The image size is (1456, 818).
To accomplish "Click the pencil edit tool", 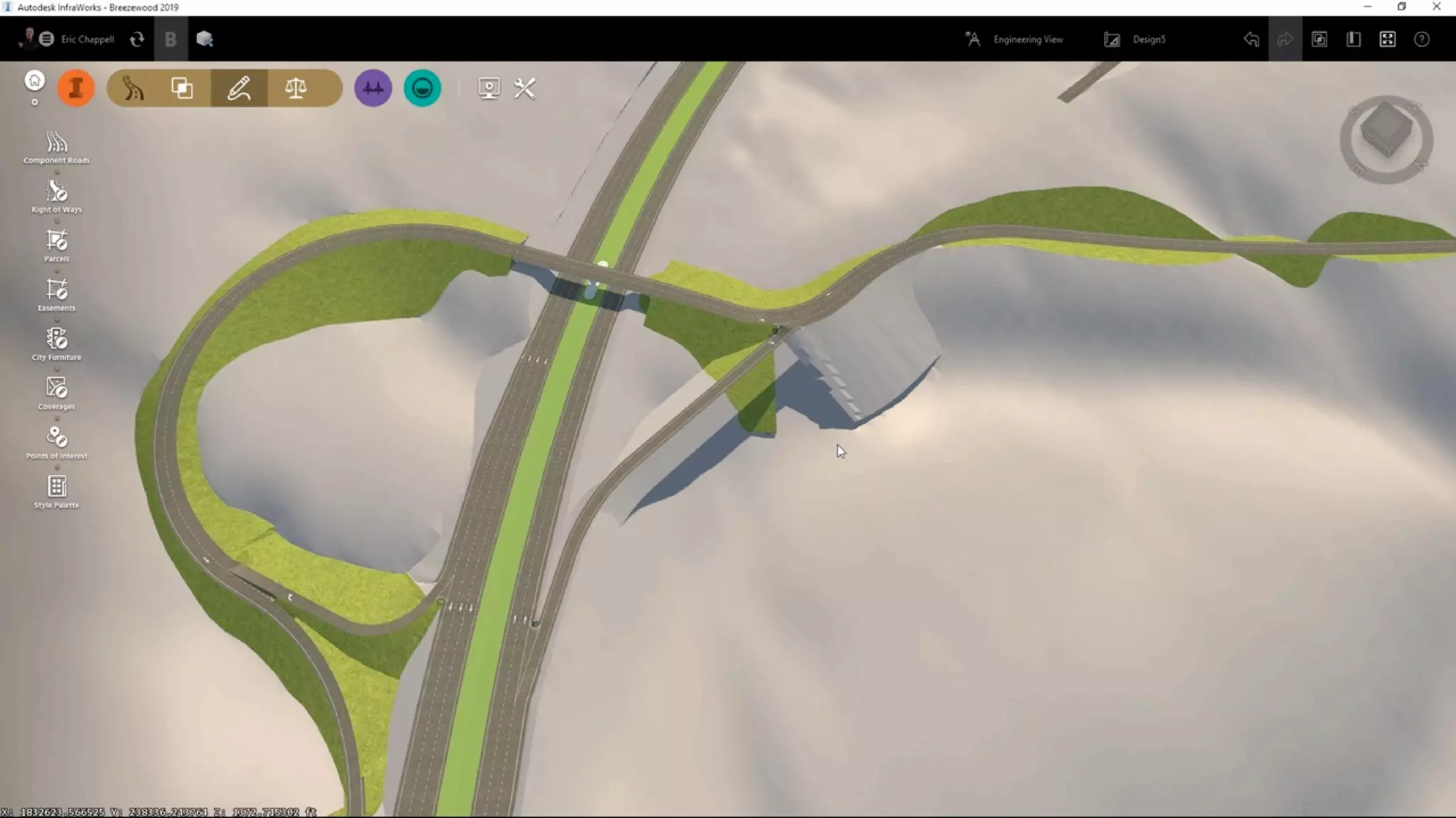I will tap(239, 88).
